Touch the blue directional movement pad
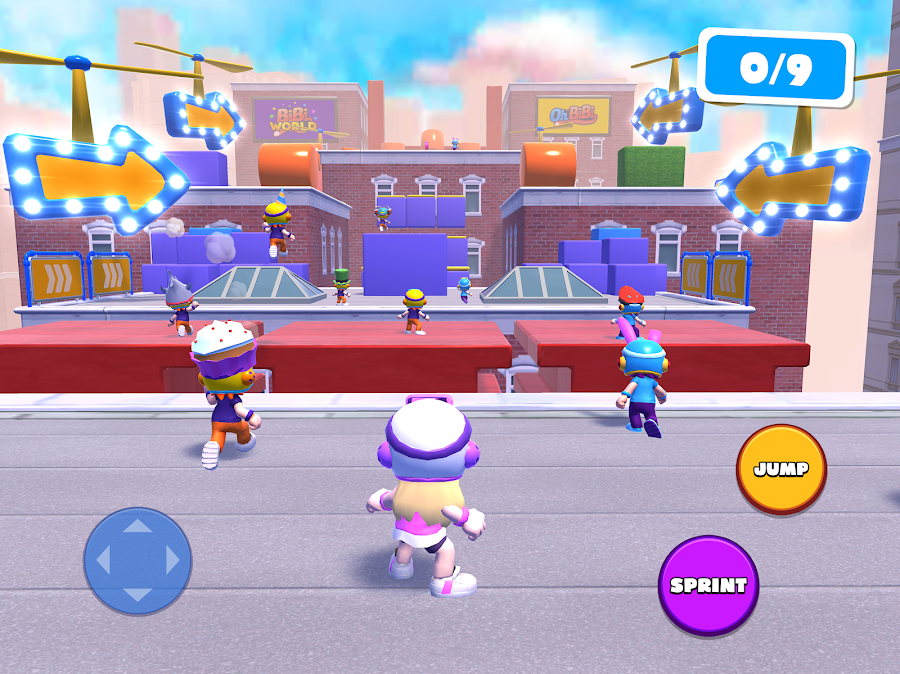This screenshot has height=674, width=900. (x=137, y=560)
